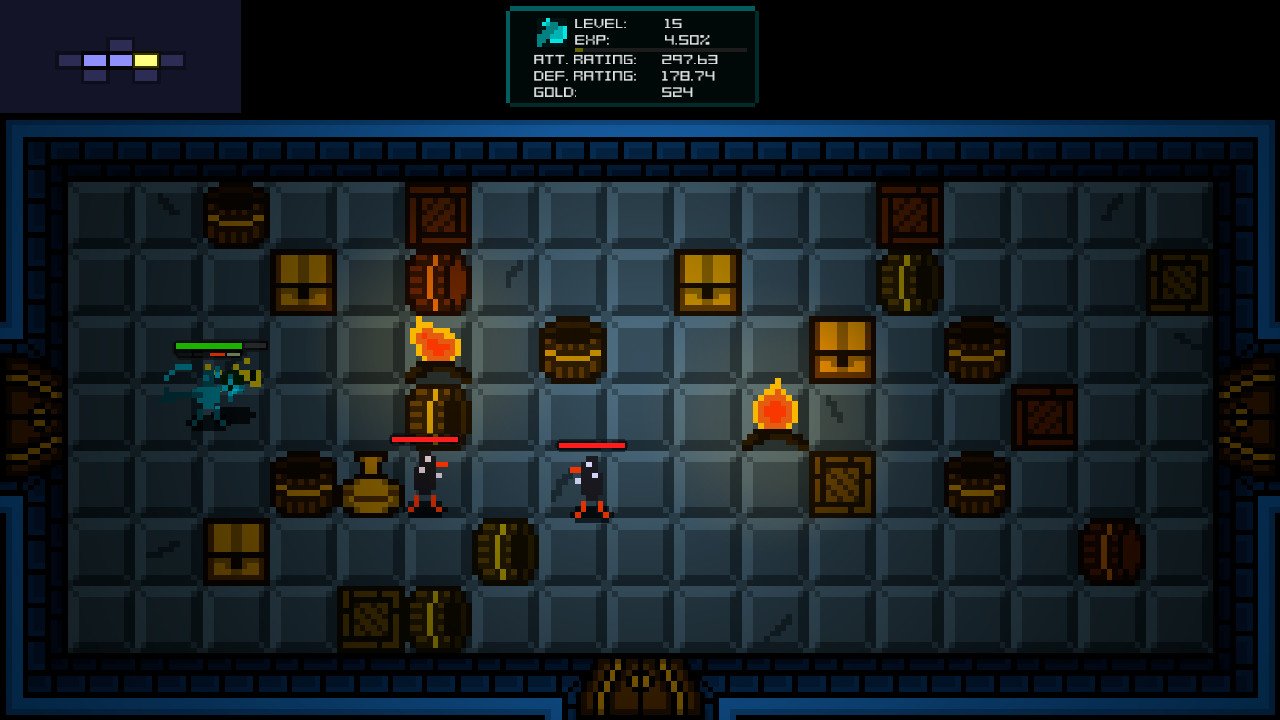This screenshot has width=1280, height=720.
Task: Select the yellow highlighted minimap room
Action: [146, 60]
